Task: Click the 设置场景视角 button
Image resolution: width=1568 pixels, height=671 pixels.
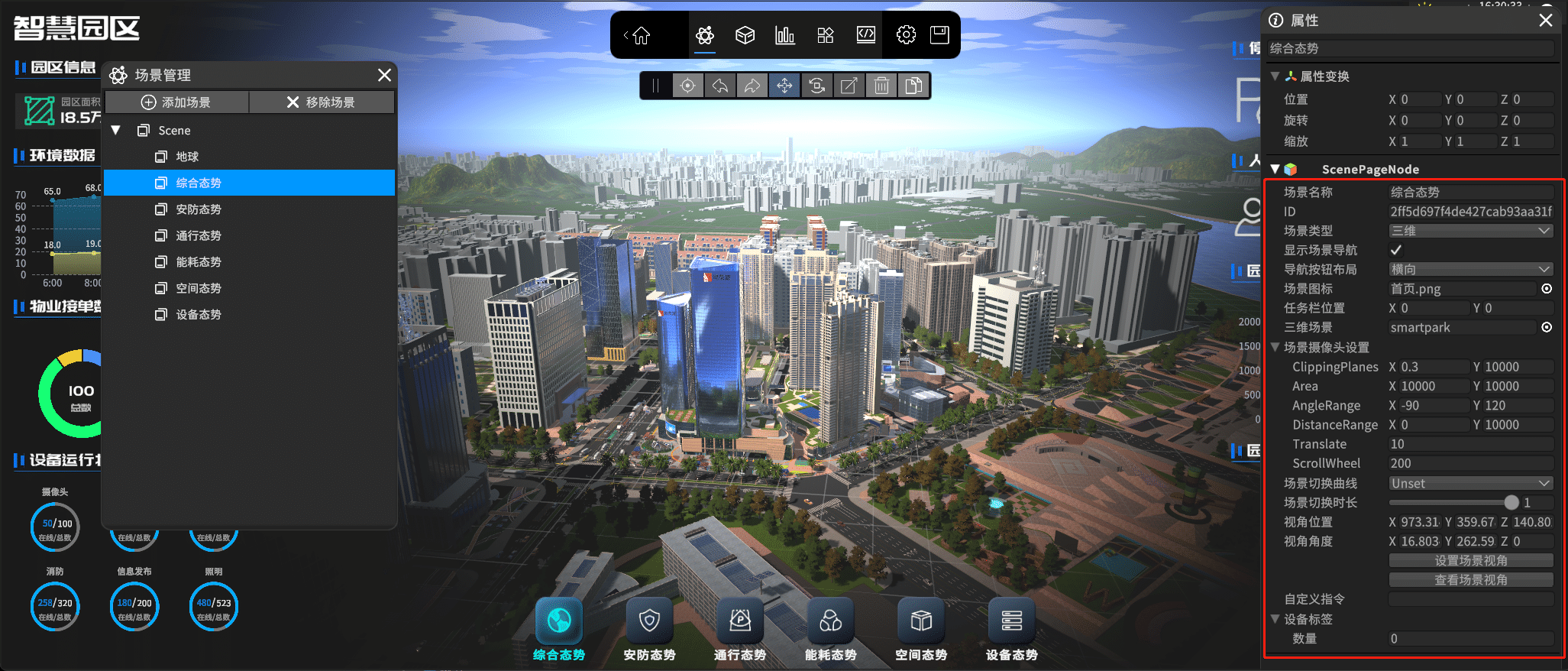Action: 1470,561
